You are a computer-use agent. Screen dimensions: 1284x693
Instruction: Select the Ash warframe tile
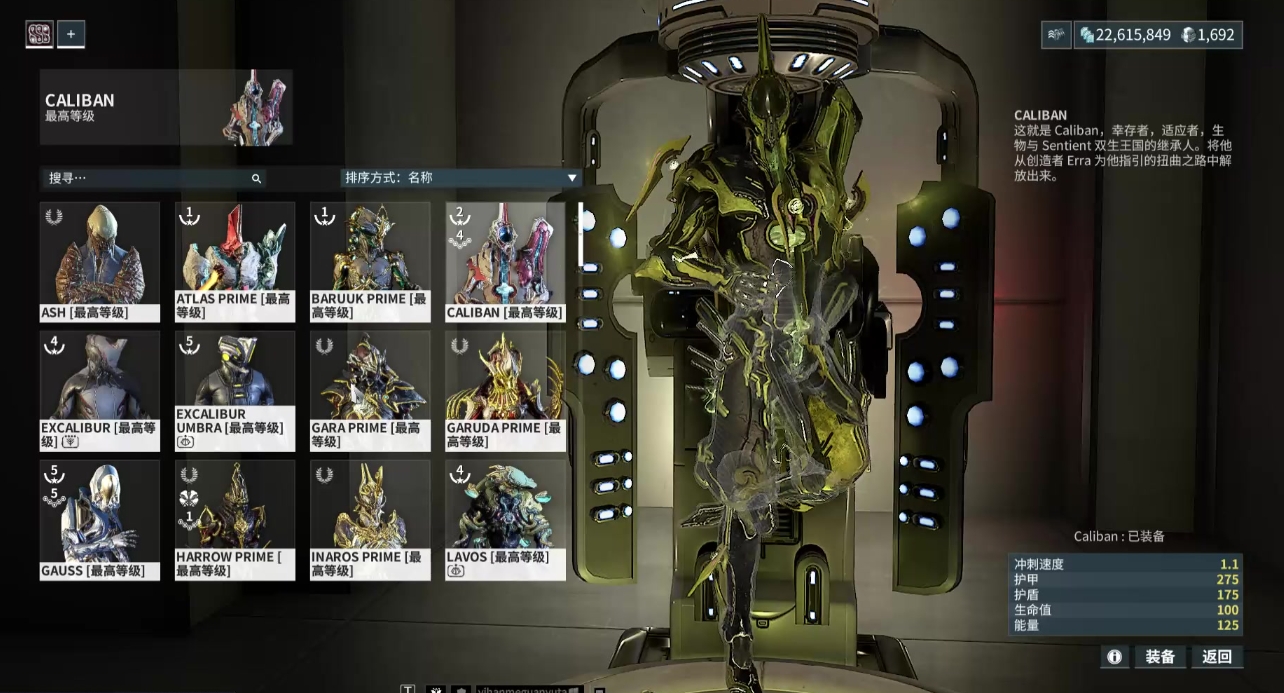pos(99,262)
